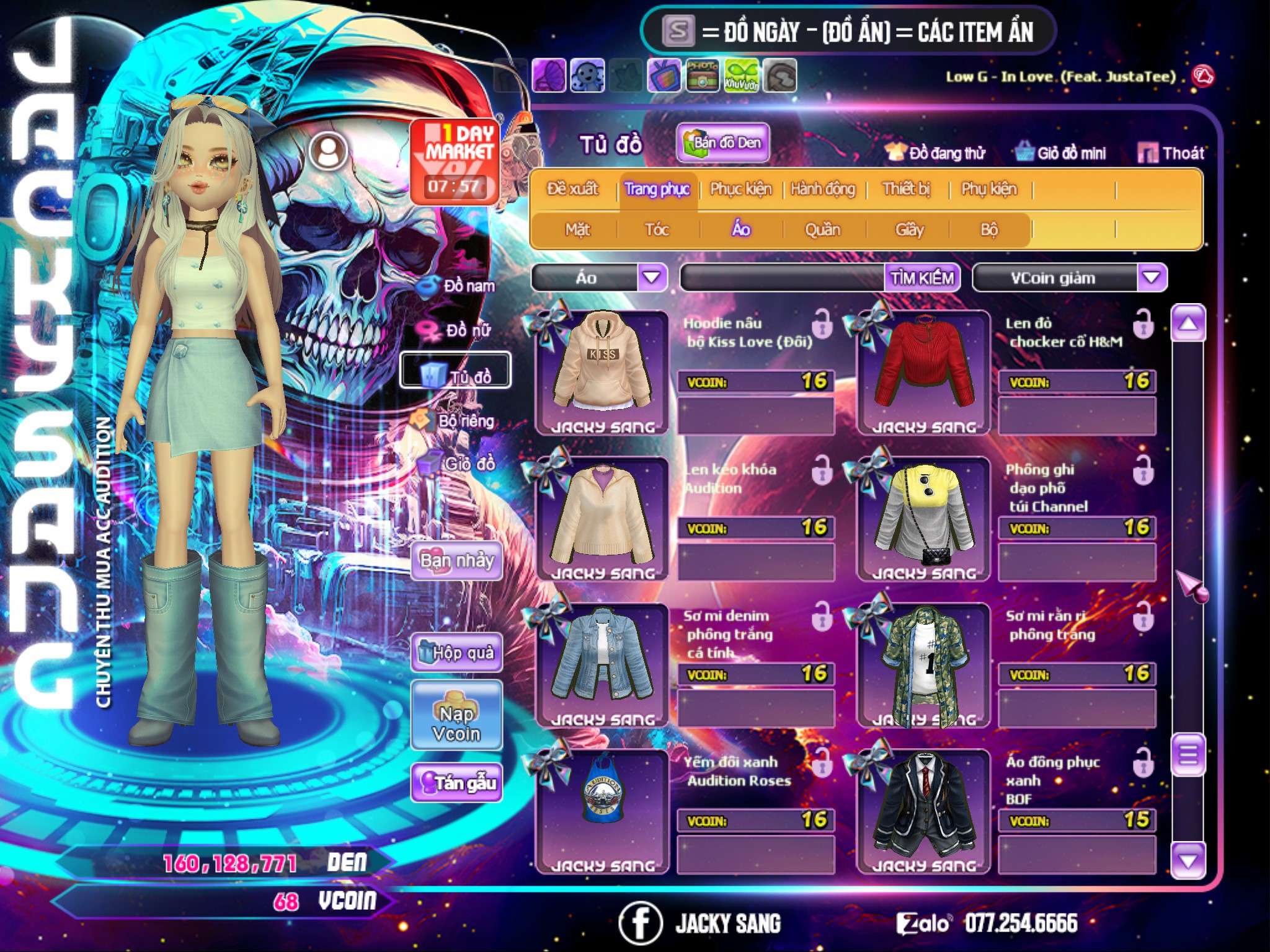Click the TÌM KIẾM search button
Image resolution: width=1270 pixels, height=952 pixels.
(x=921, y=278)
